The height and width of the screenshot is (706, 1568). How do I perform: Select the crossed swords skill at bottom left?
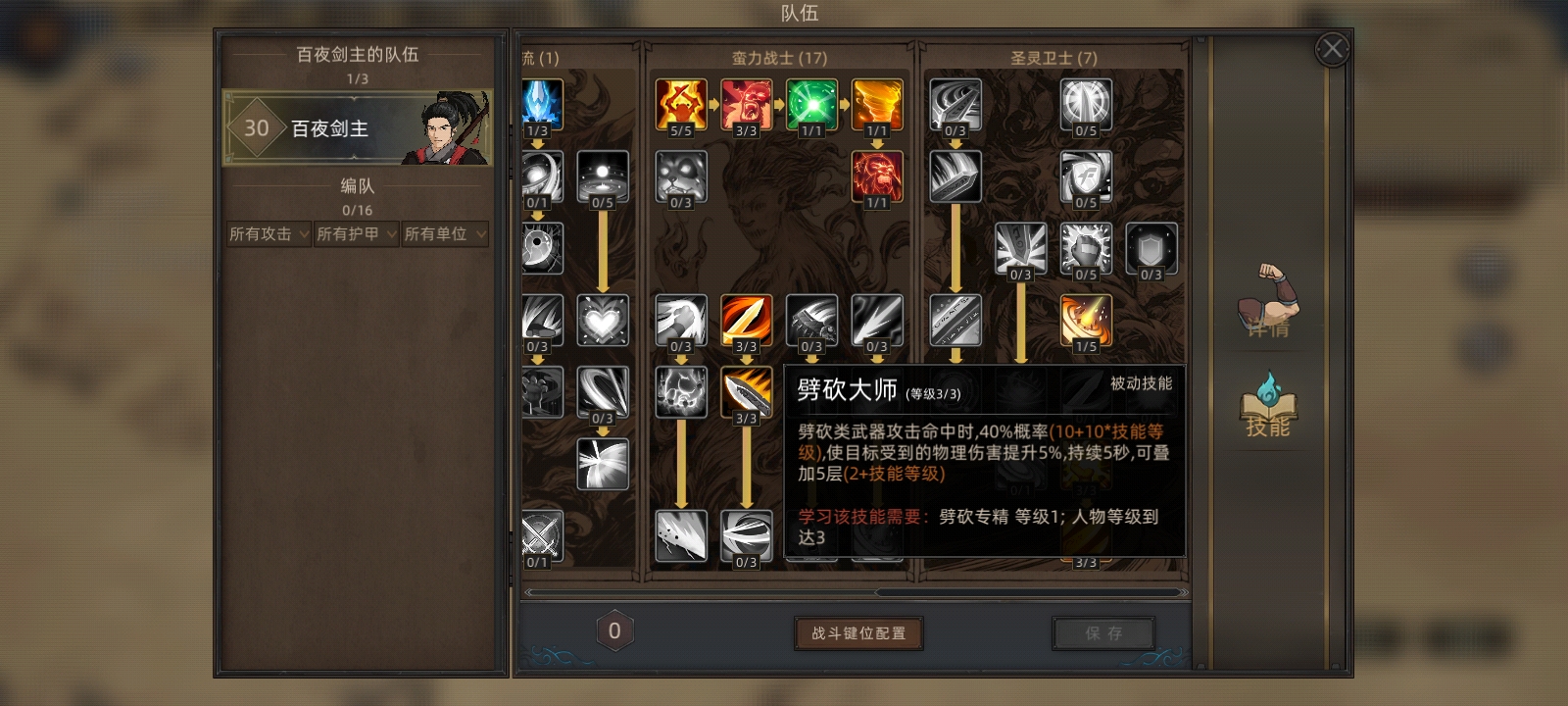click(x=544, y=532)
